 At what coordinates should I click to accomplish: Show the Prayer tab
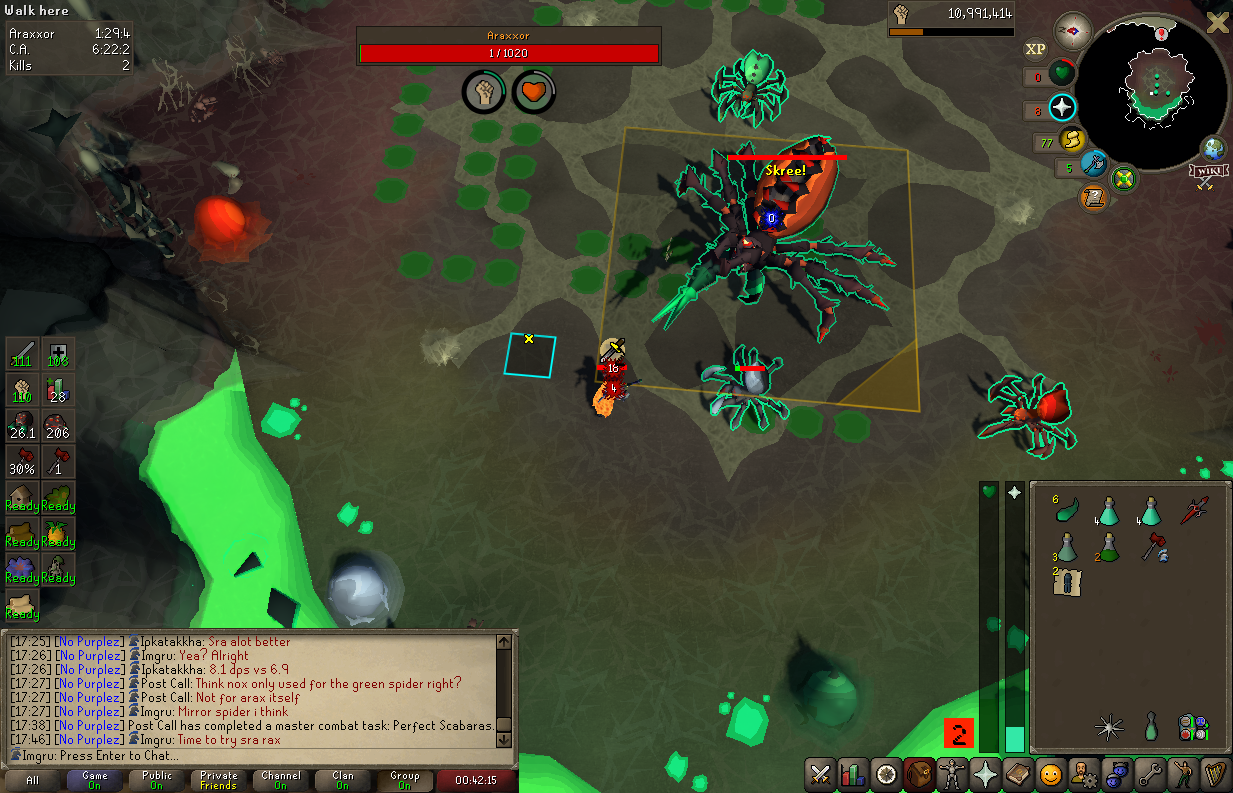[x=984, y=774]
